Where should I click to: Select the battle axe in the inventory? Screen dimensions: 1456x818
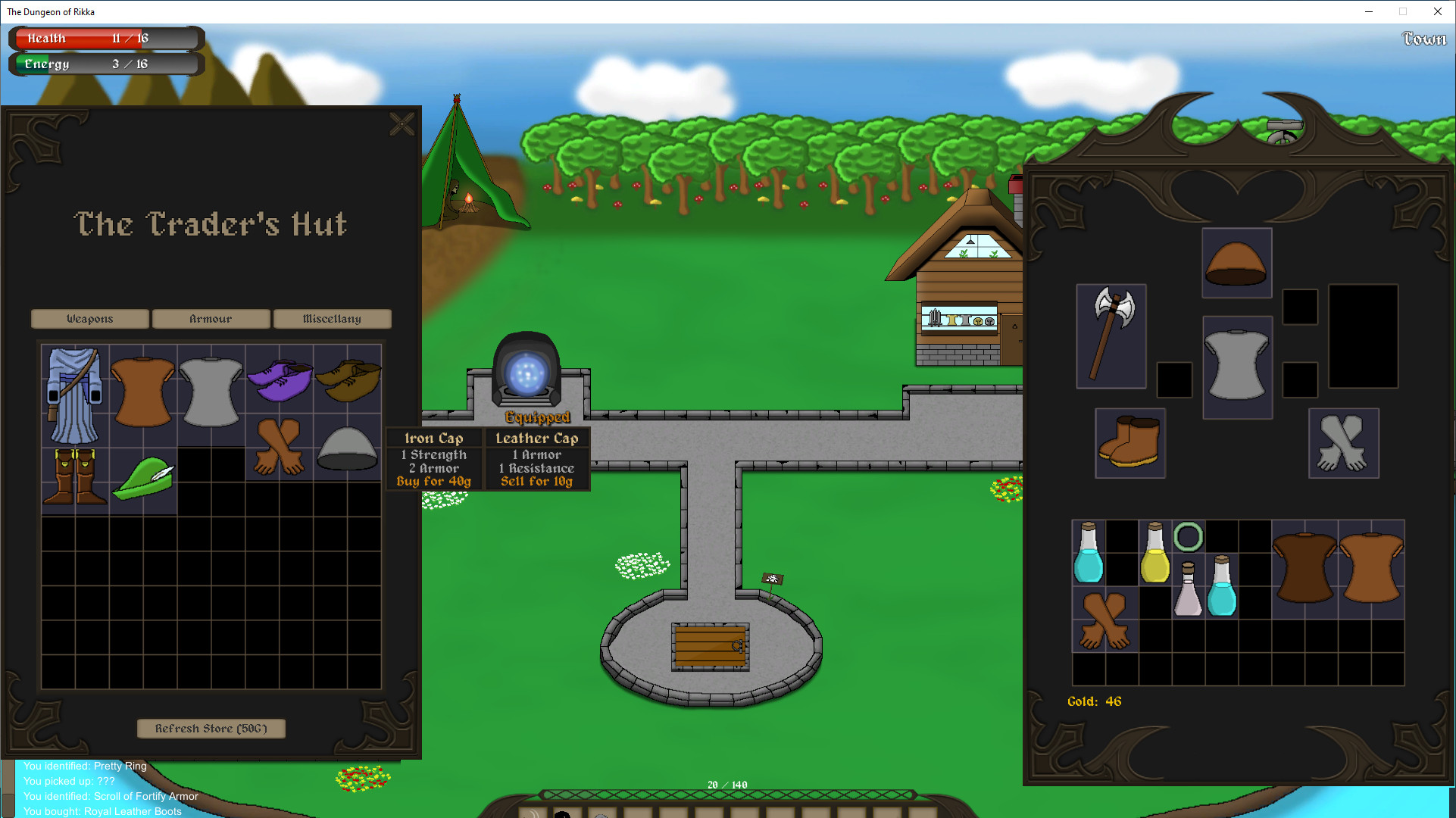point(1111,336)
